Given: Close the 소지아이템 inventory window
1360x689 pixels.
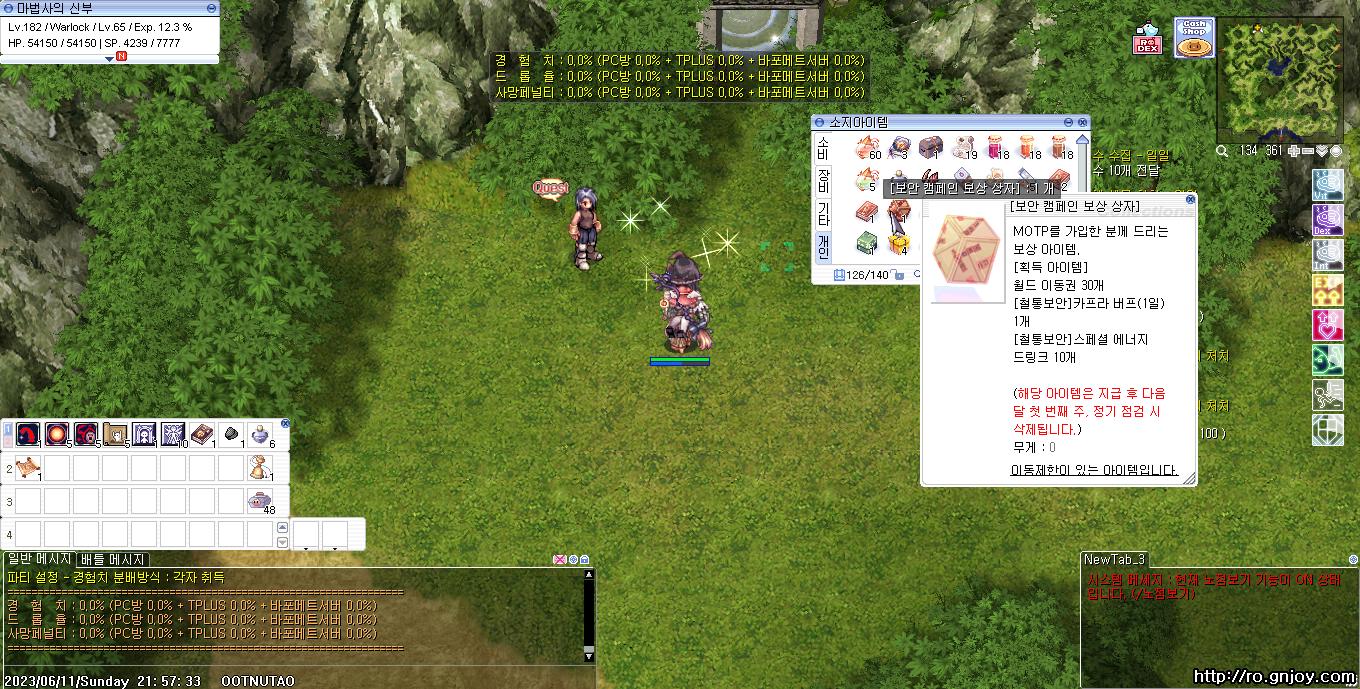Looking at the screenshot, I should (1083, 122).
